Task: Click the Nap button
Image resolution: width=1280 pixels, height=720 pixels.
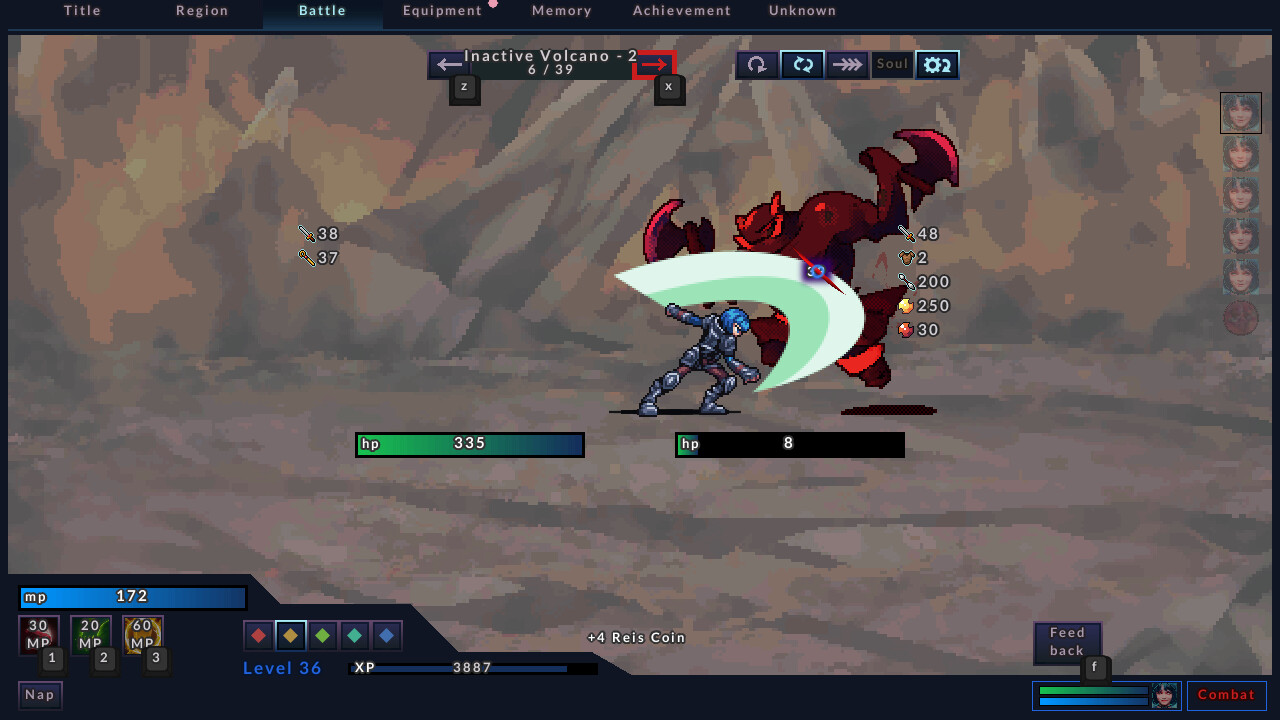Action: pyautogui.click(x=40, y=694)
